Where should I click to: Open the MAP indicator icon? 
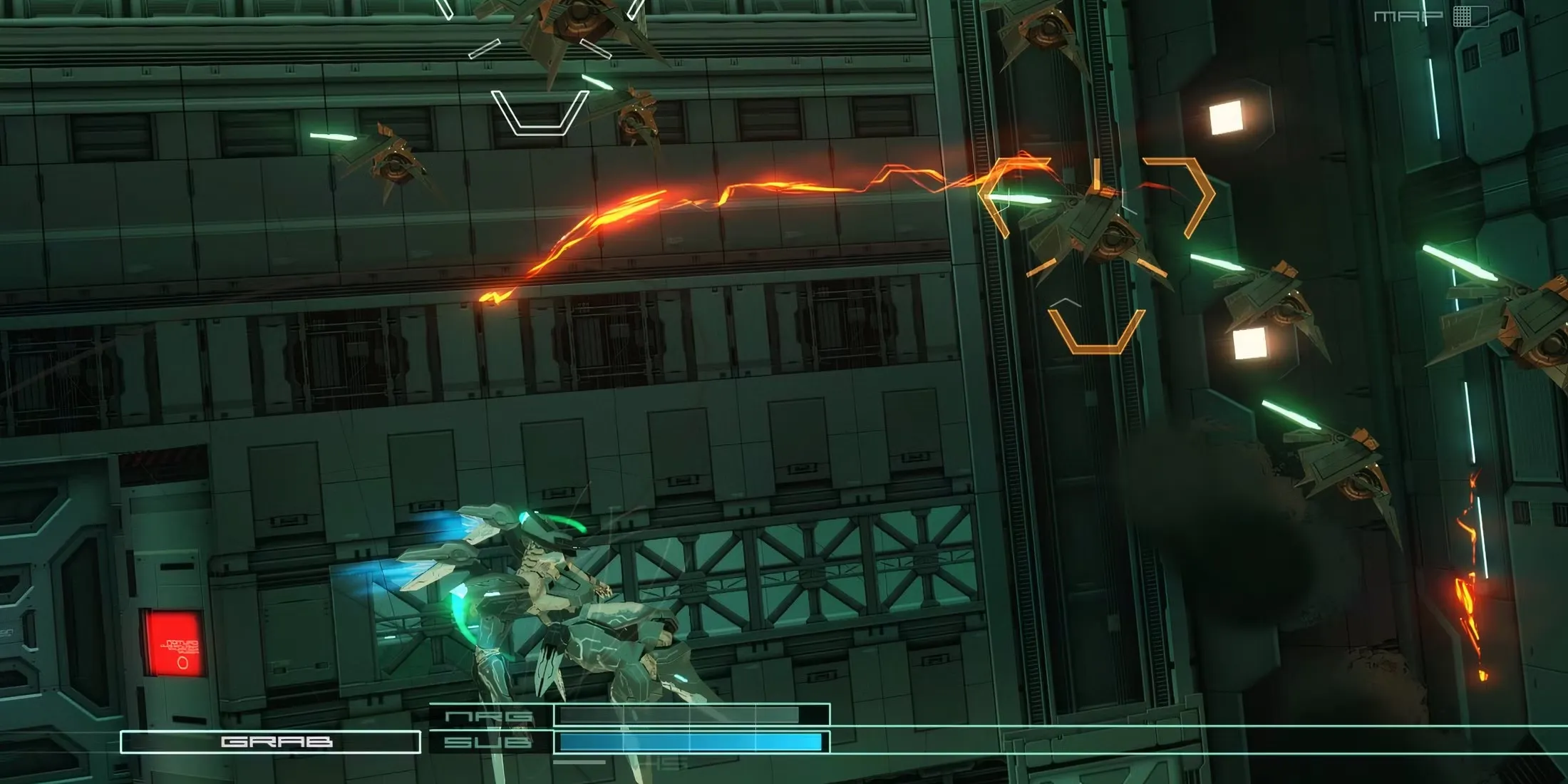point(1470,16)
